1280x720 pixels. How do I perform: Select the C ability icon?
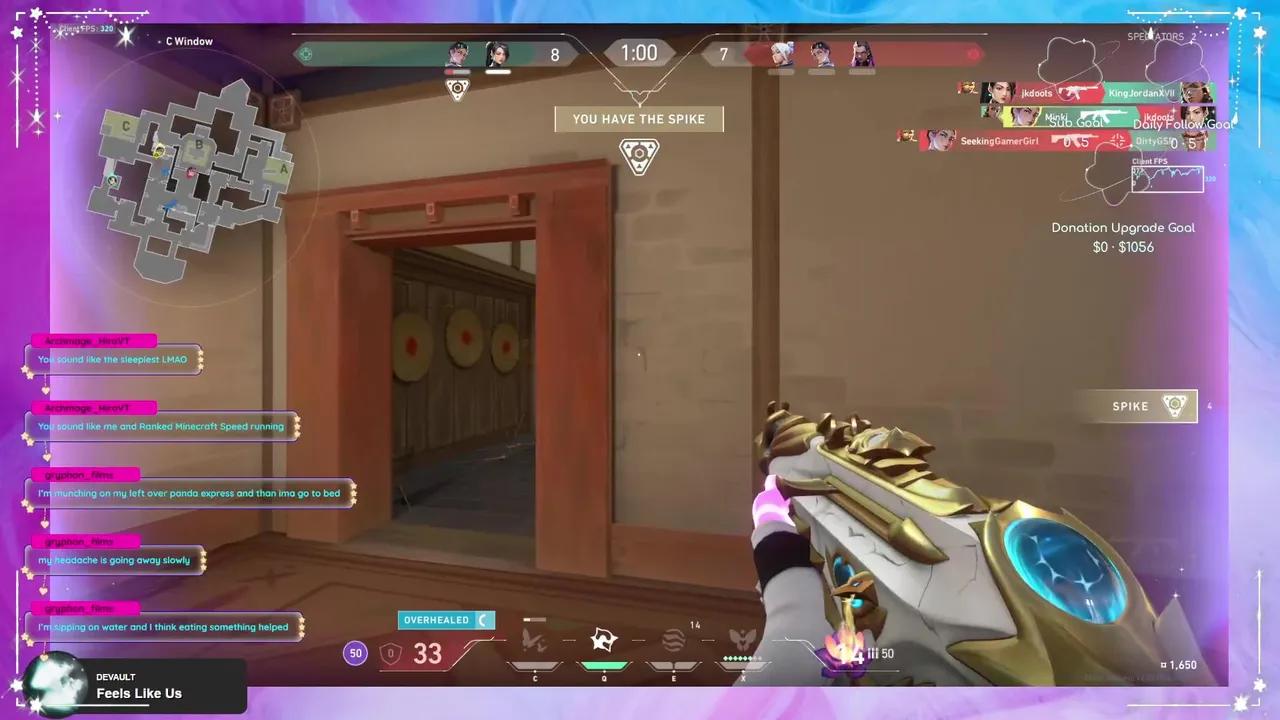pos(535,638)
